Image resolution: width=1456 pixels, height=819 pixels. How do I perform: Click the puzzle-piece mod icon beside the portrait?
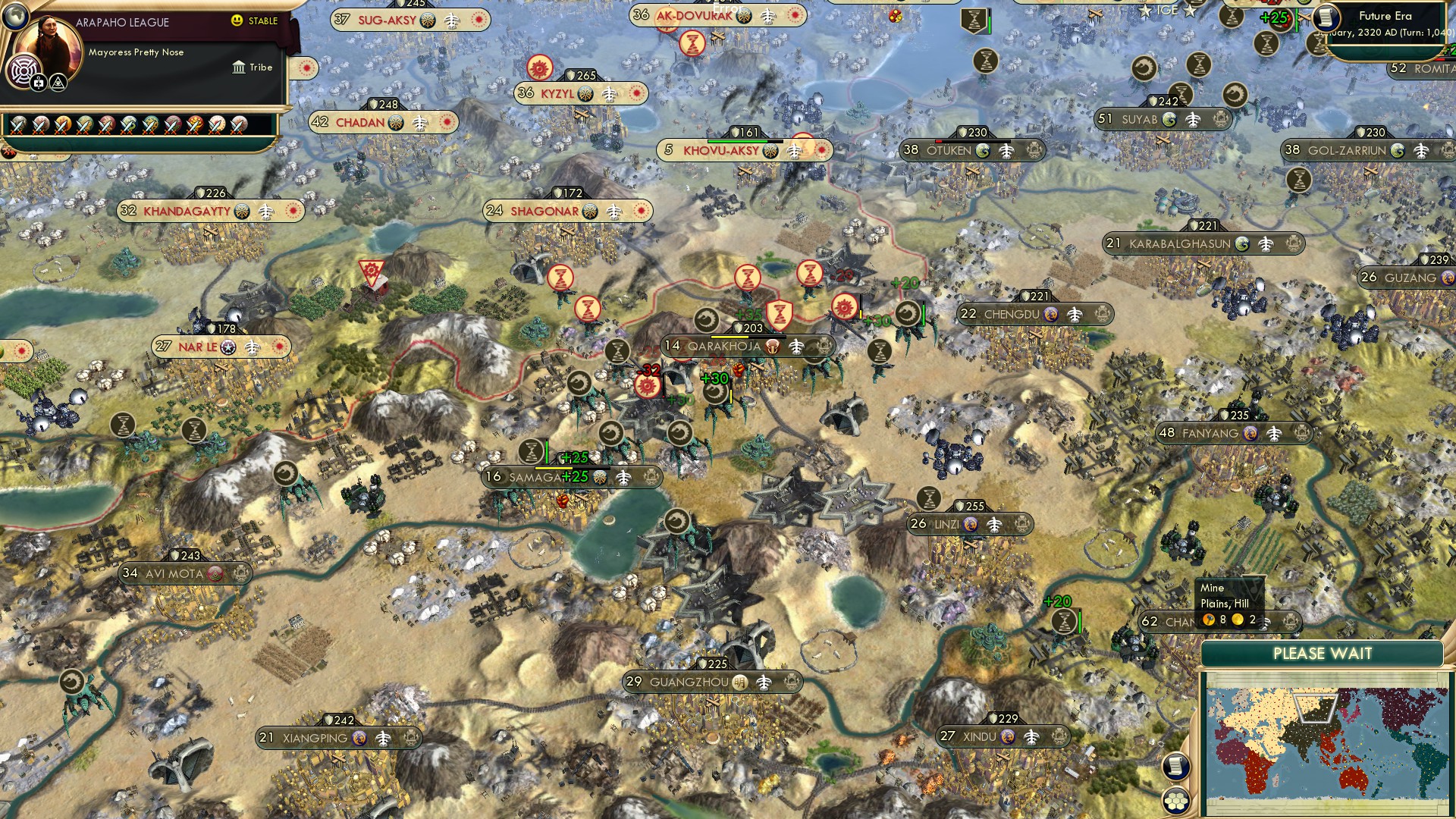38,83
